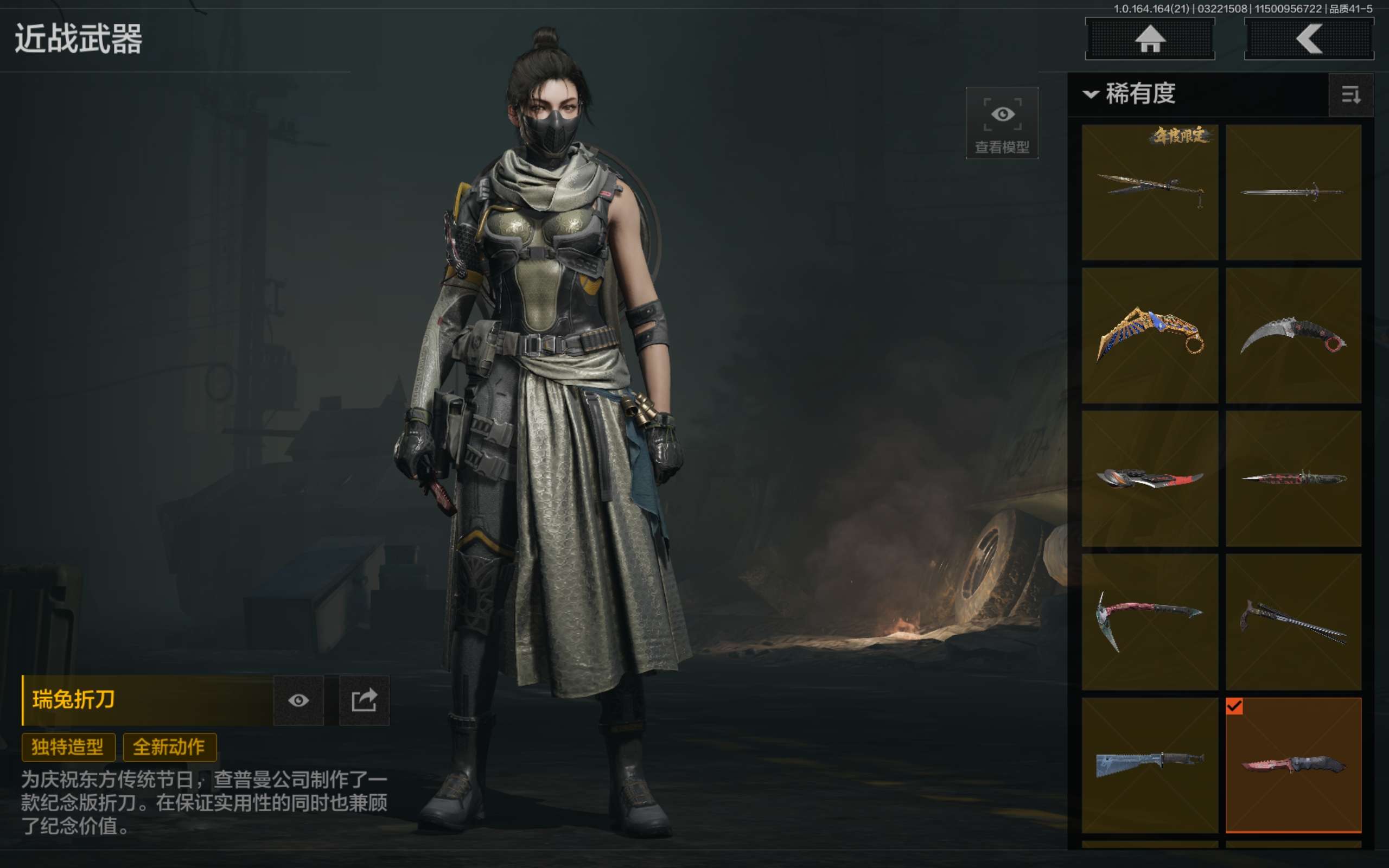Click the 独特造型 tag

click(x=68, y=747)
